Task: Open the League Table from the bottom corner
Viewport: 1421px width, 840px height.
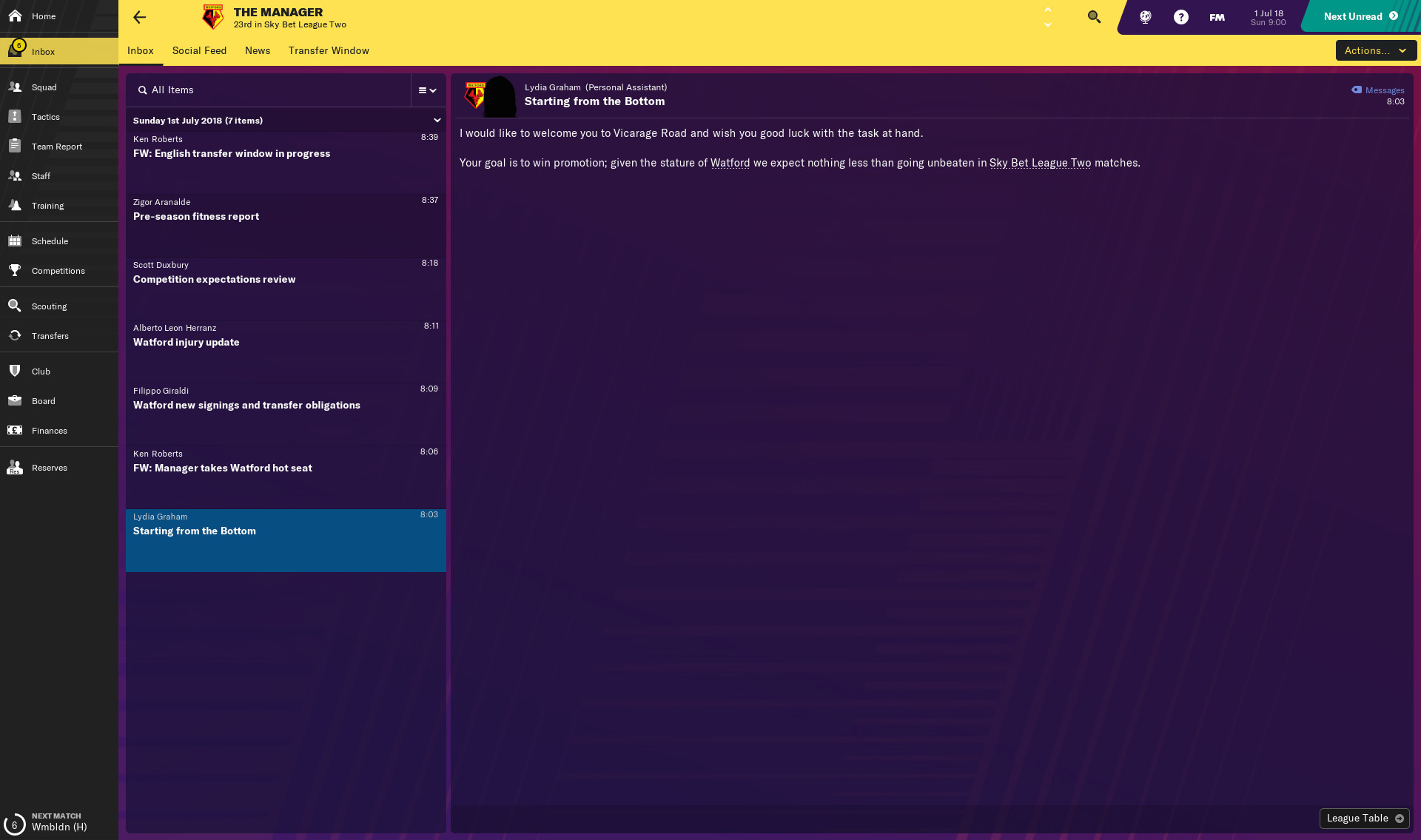Action: 1363,818
